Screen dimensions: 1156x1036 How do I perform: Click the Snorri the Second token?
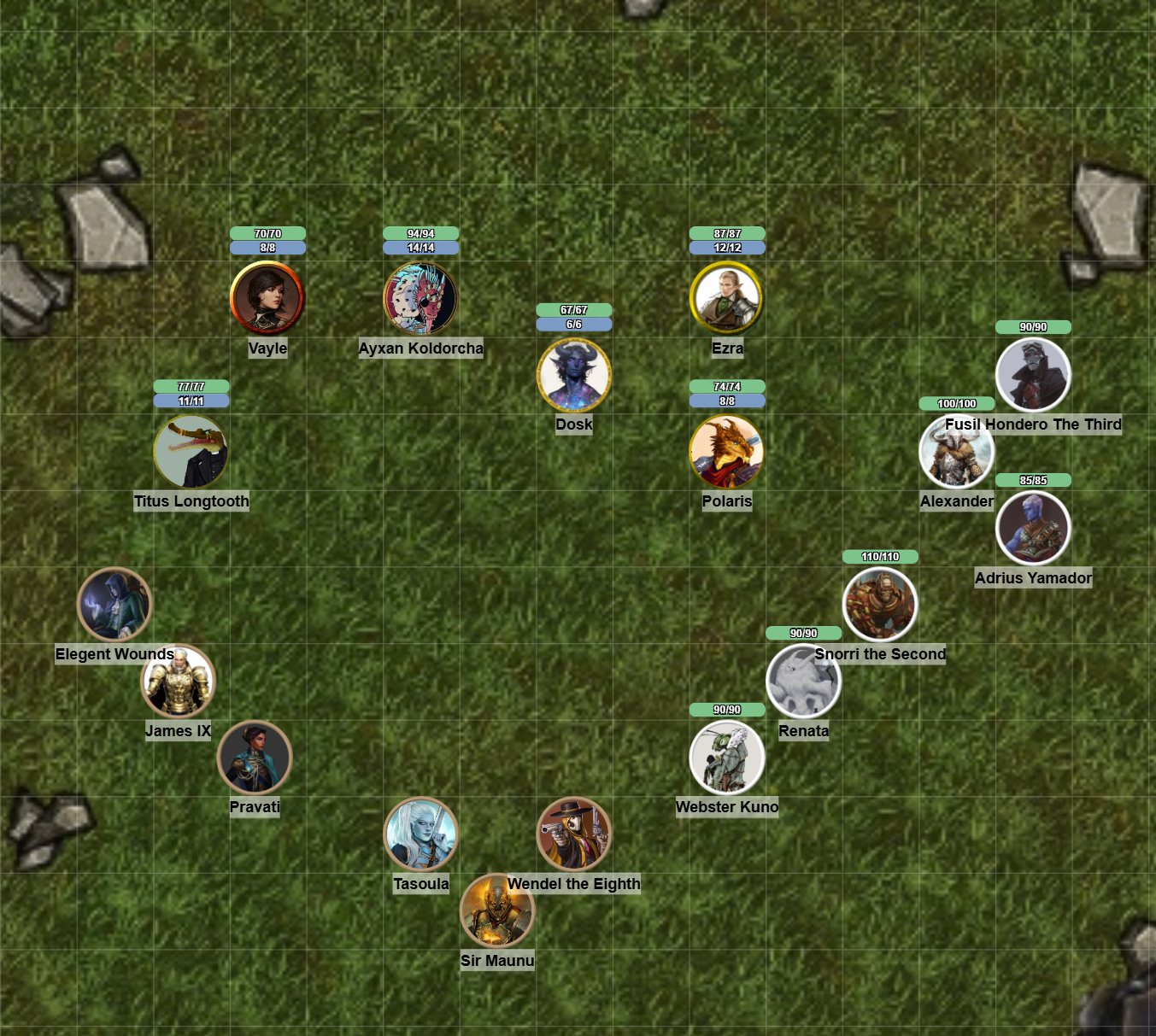point(881,604)
